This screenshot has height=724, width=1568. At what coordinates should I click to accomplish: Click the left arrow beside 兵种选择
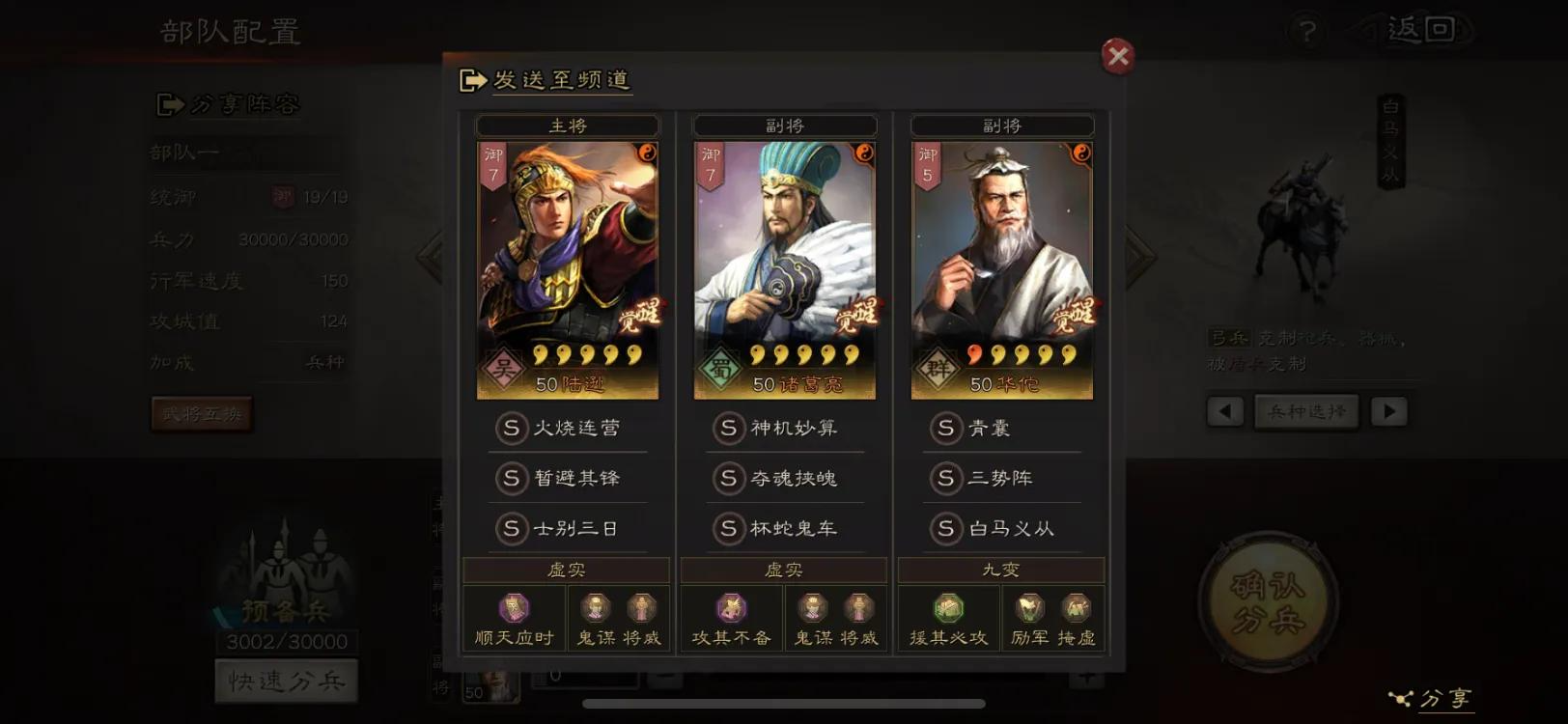pyautogui.click(x=1224, y=411)
